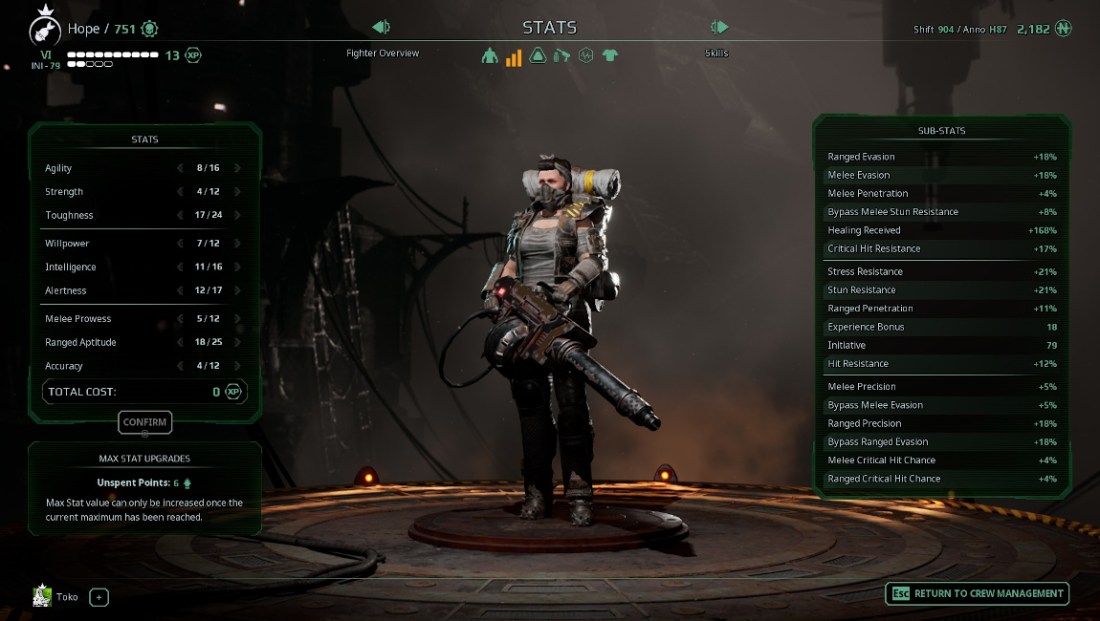1100x621 pixels.
Task: Increase Toughness with its right arrow
Action: coord(238,215)
